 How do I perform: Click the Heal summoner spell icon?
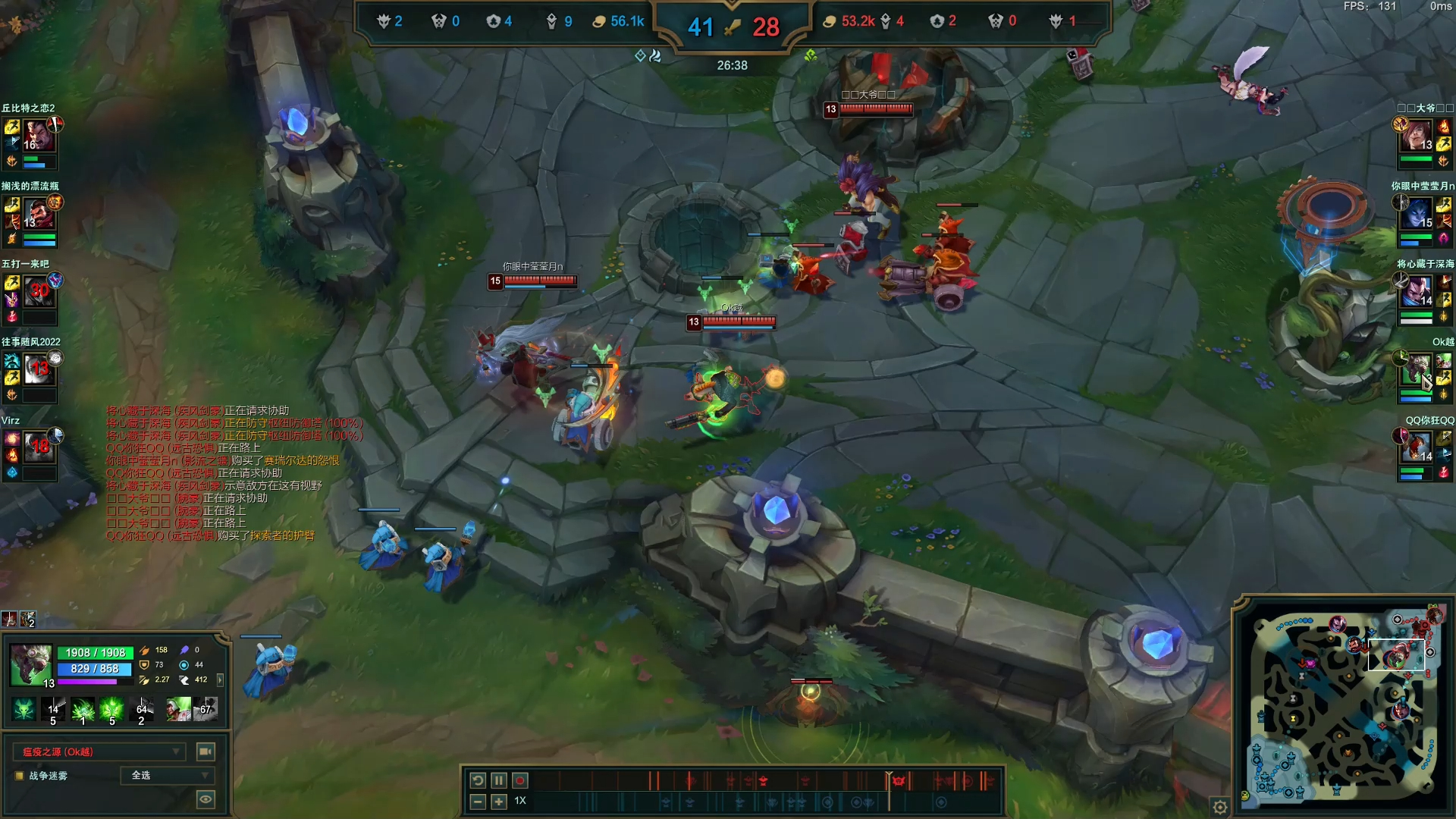pyautogui.click(x=179, y=710)
